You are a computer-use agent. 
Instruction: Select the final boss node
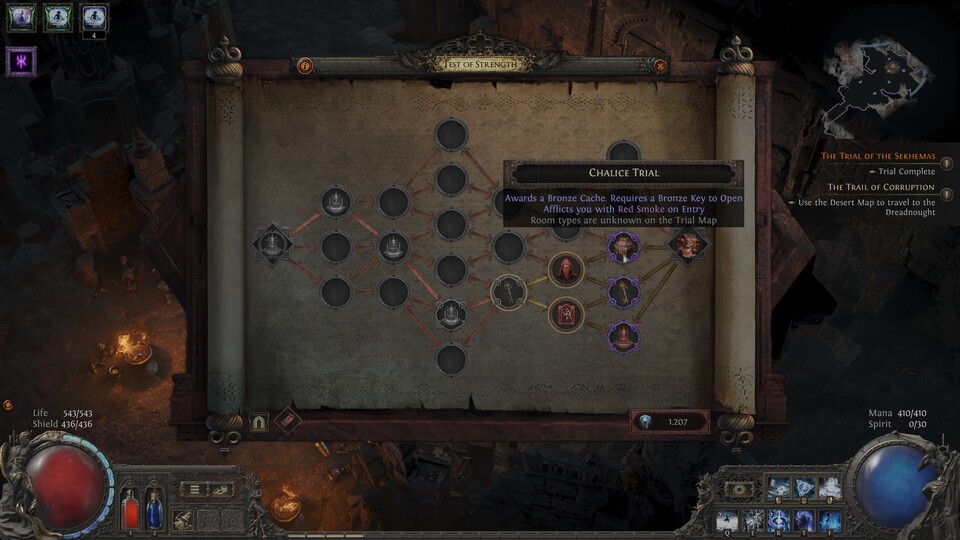(x=688, y=246)
